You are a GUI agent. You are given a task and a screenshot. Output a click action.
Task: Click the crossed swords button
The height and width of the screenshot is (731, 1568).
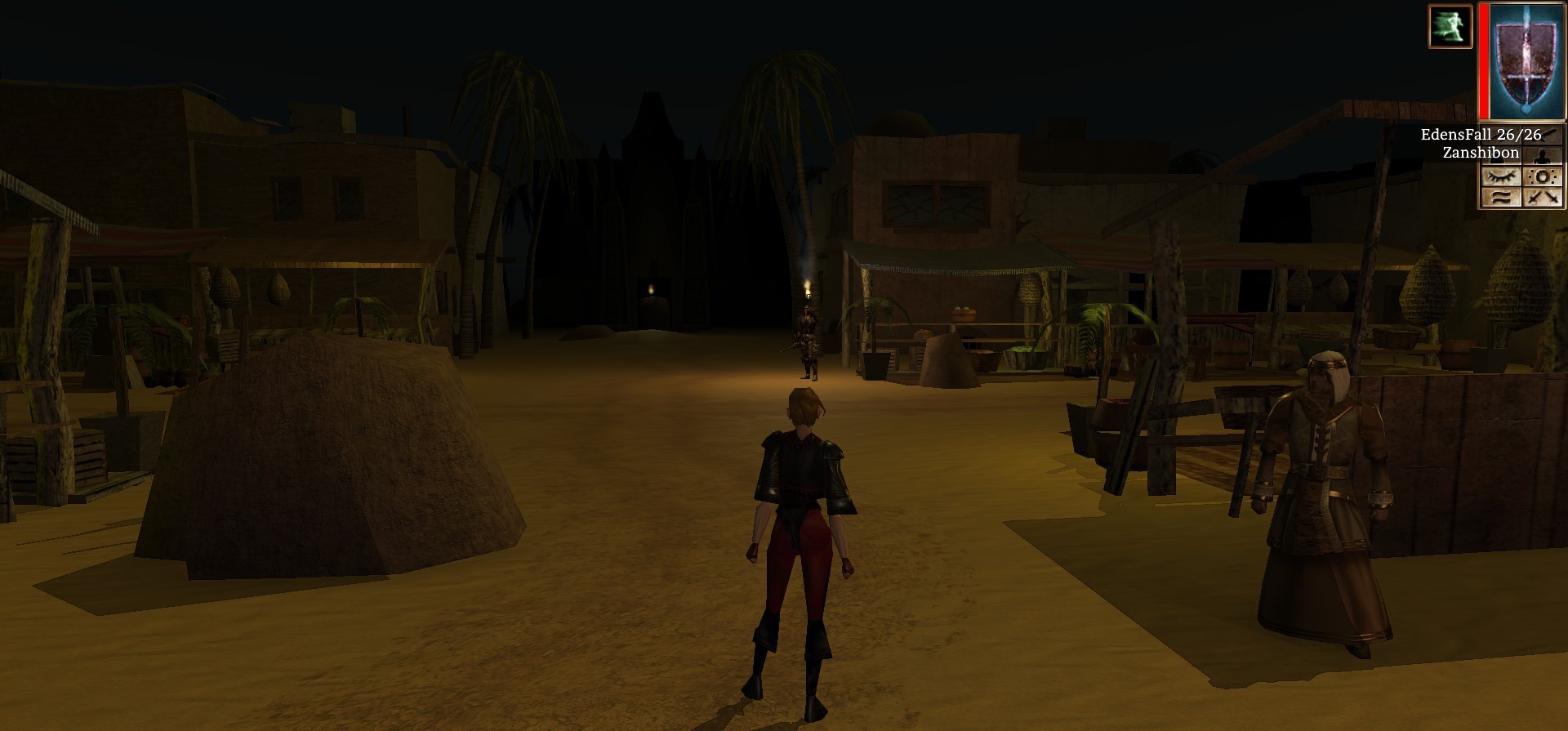coord(1543,197)
